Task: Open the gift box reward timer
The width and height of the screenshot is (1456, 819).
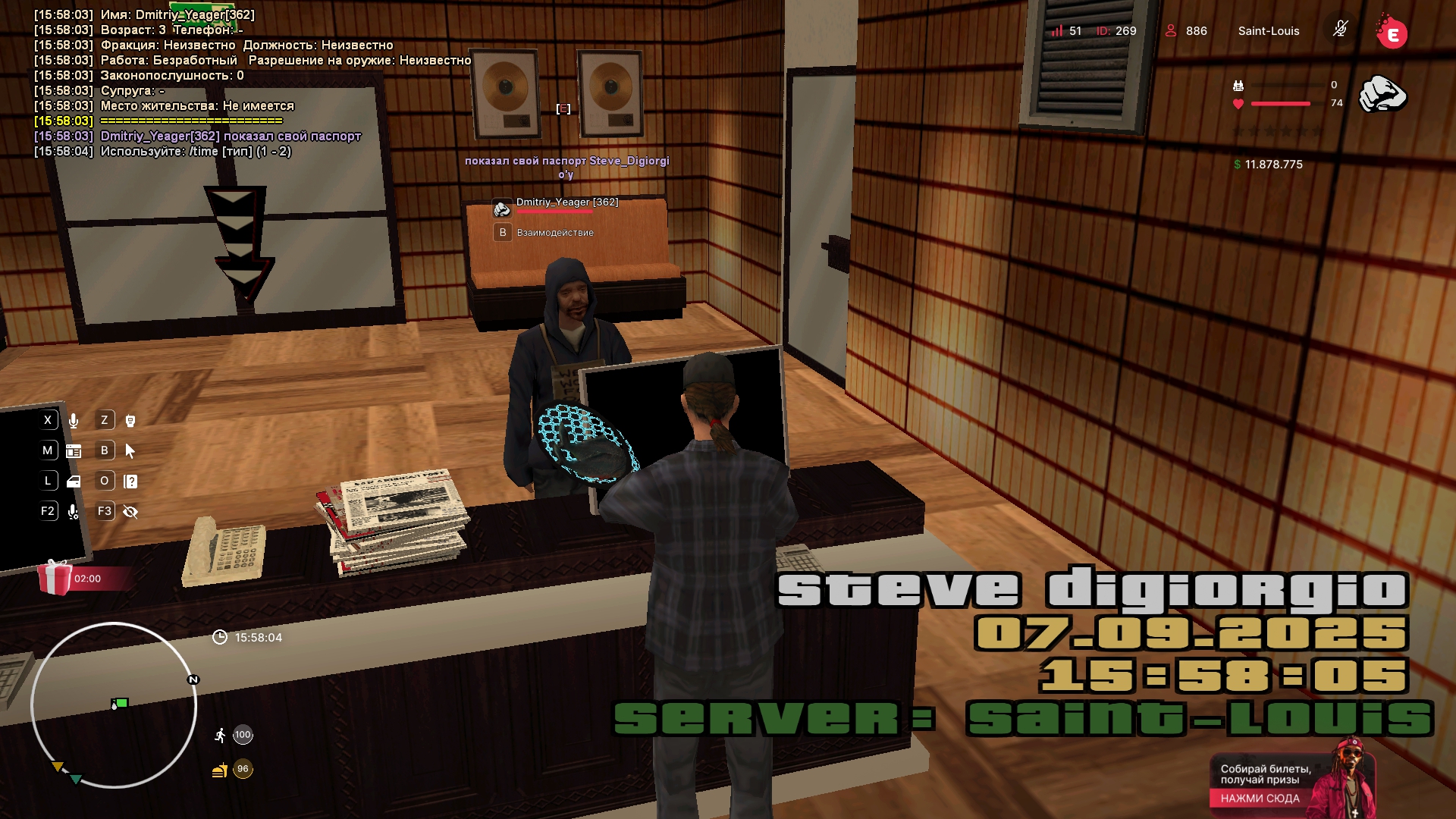Action: click(x=55, y=578)
